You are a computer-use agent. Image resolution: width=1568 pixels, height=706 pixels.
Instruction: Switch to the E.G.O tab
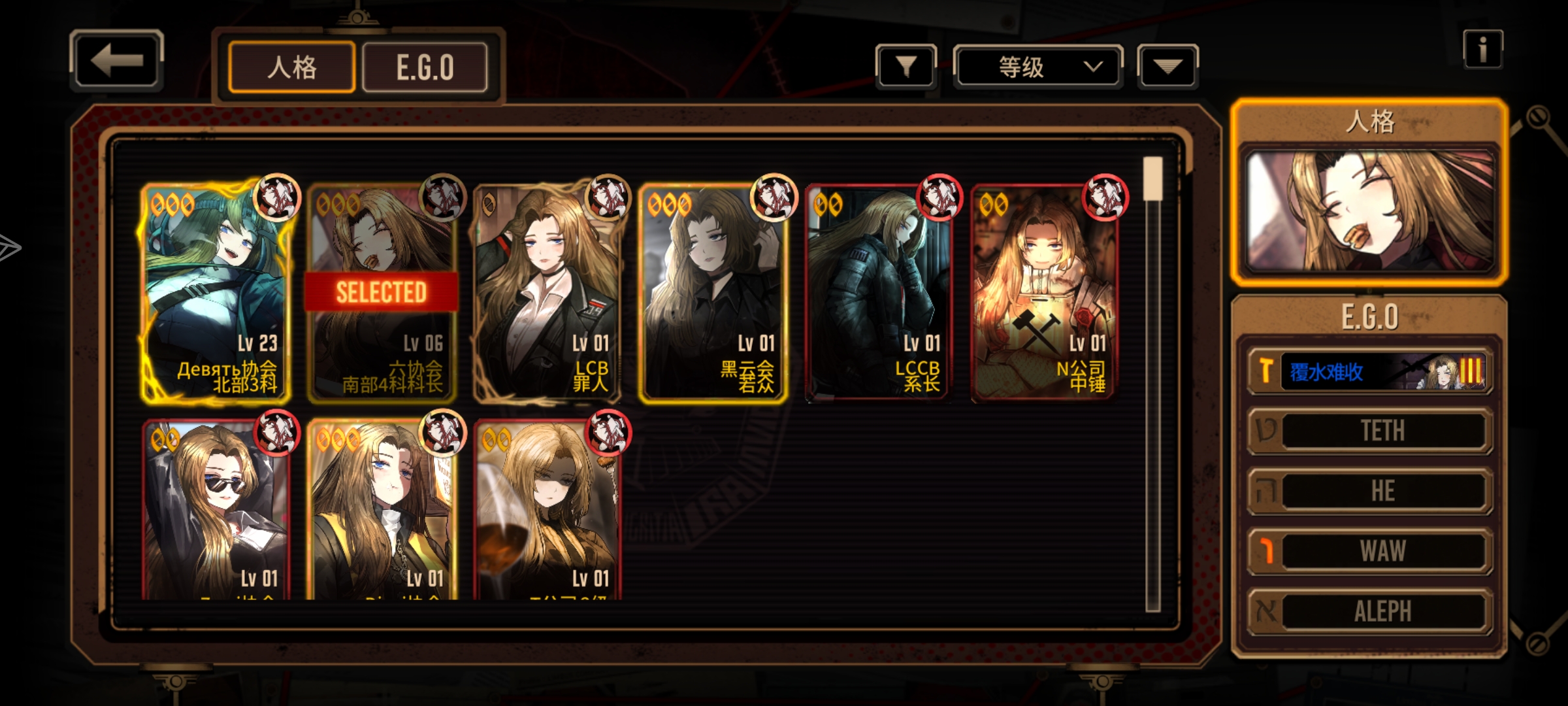pyautogui.click(x=425, y=67)
